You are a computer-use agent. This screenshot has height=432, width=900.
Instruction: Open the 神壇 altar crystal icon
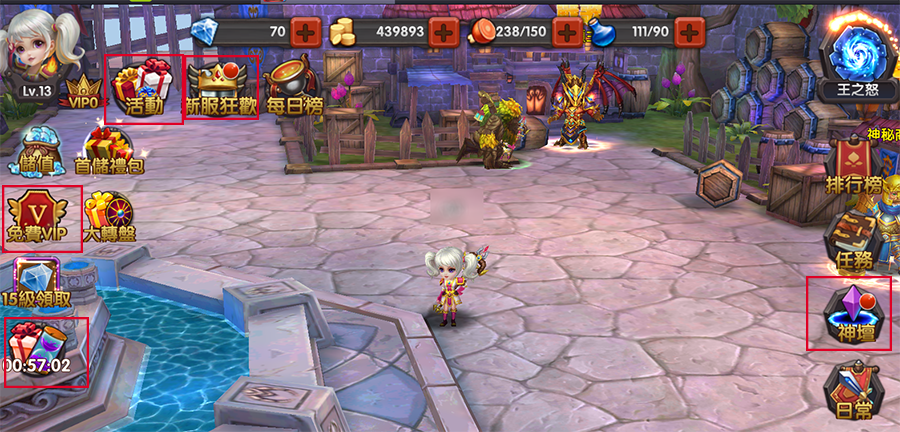(x=849, y=313)
